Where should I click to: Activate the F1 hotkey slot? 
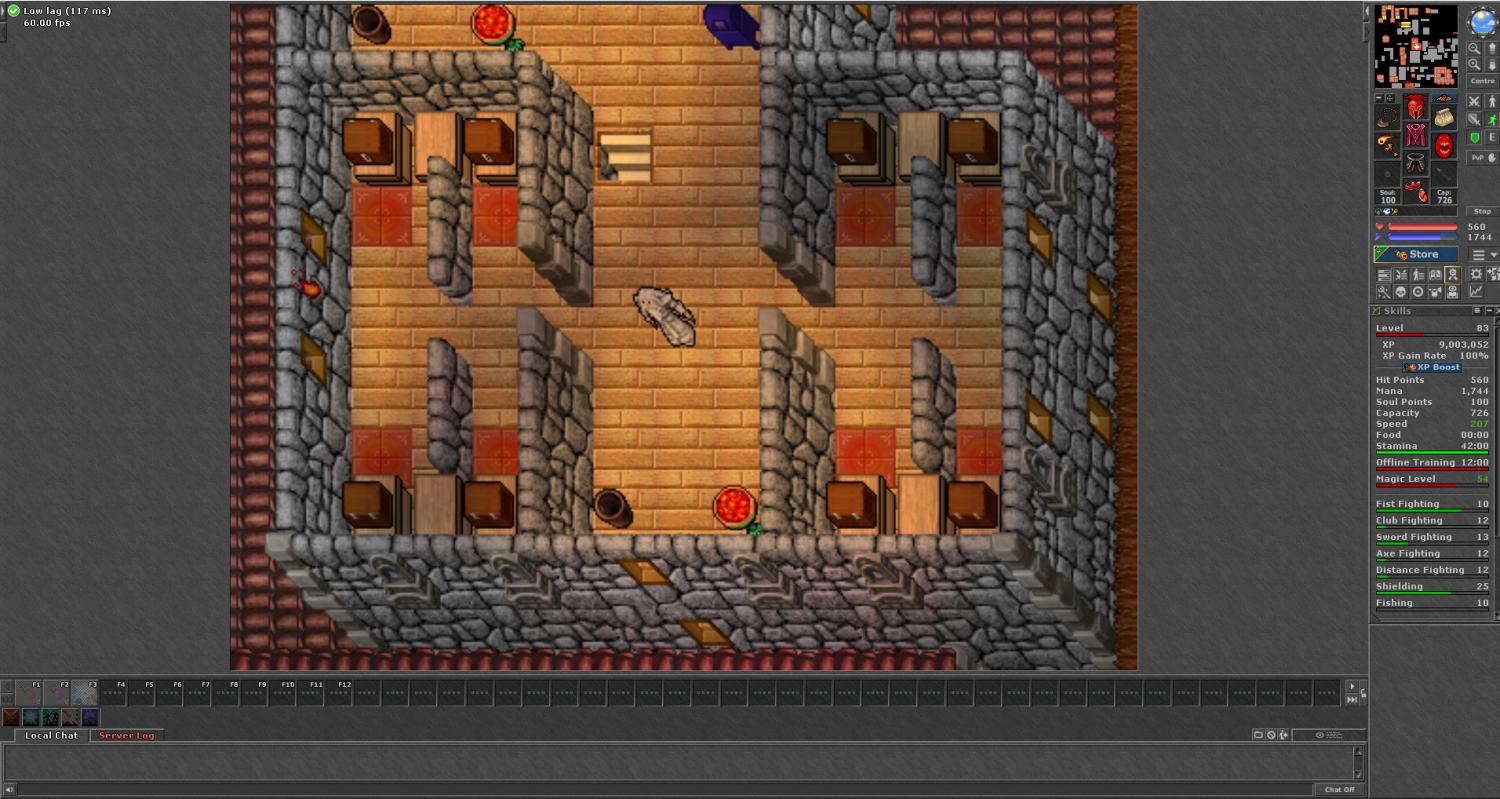pos(29,692)
